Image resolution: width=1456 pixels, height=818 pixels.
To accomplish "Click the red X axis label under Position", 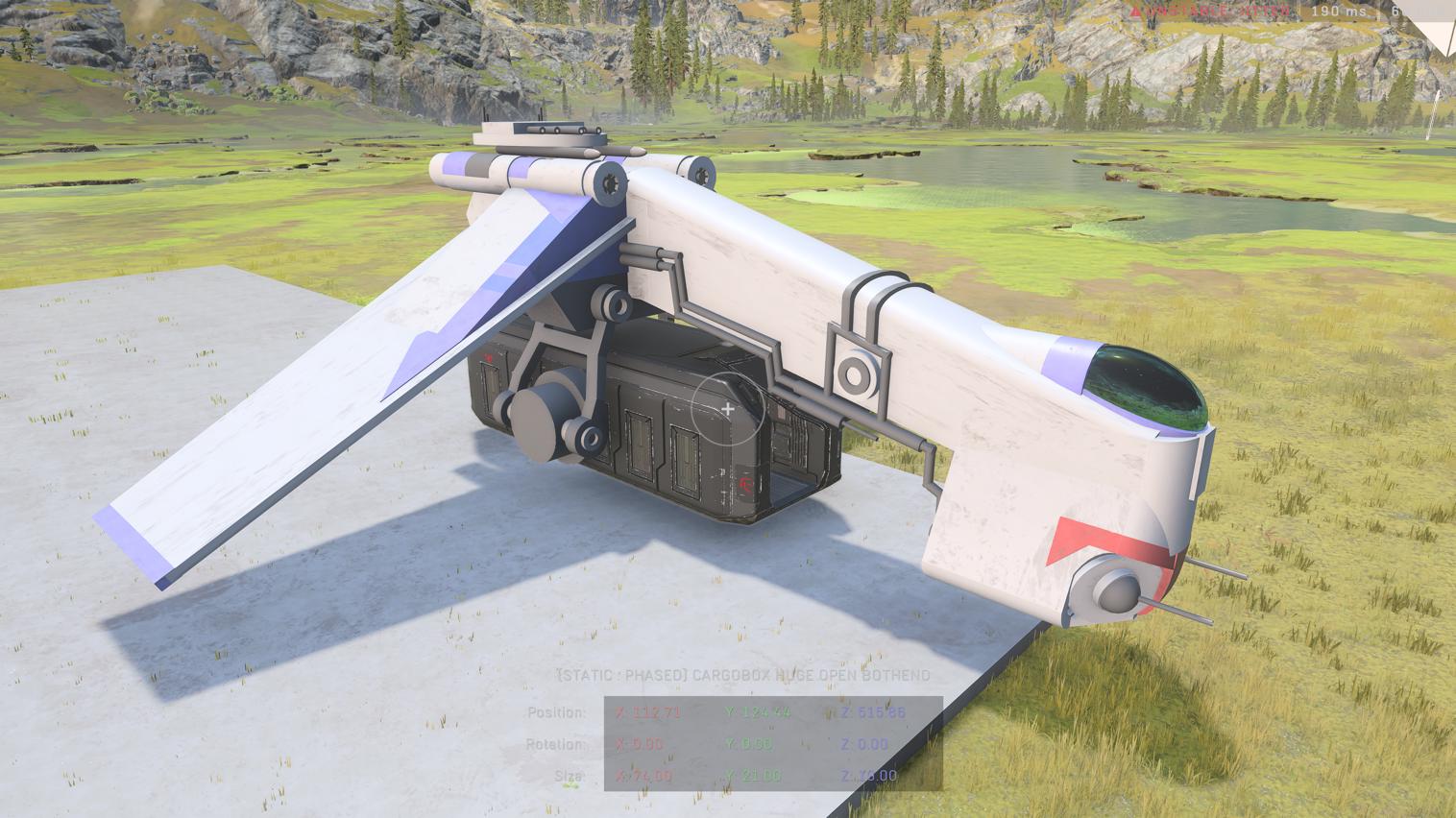I will pyautogui.click(x=619, y=712).
